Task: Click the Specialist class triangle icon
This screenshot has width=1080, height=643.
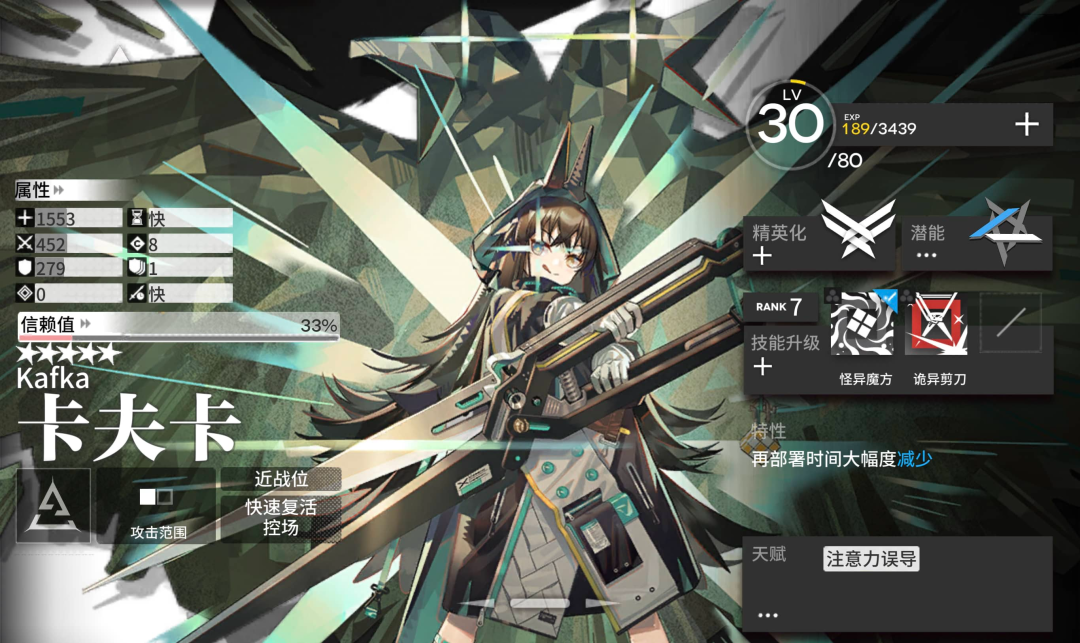Action: [53, 507]
